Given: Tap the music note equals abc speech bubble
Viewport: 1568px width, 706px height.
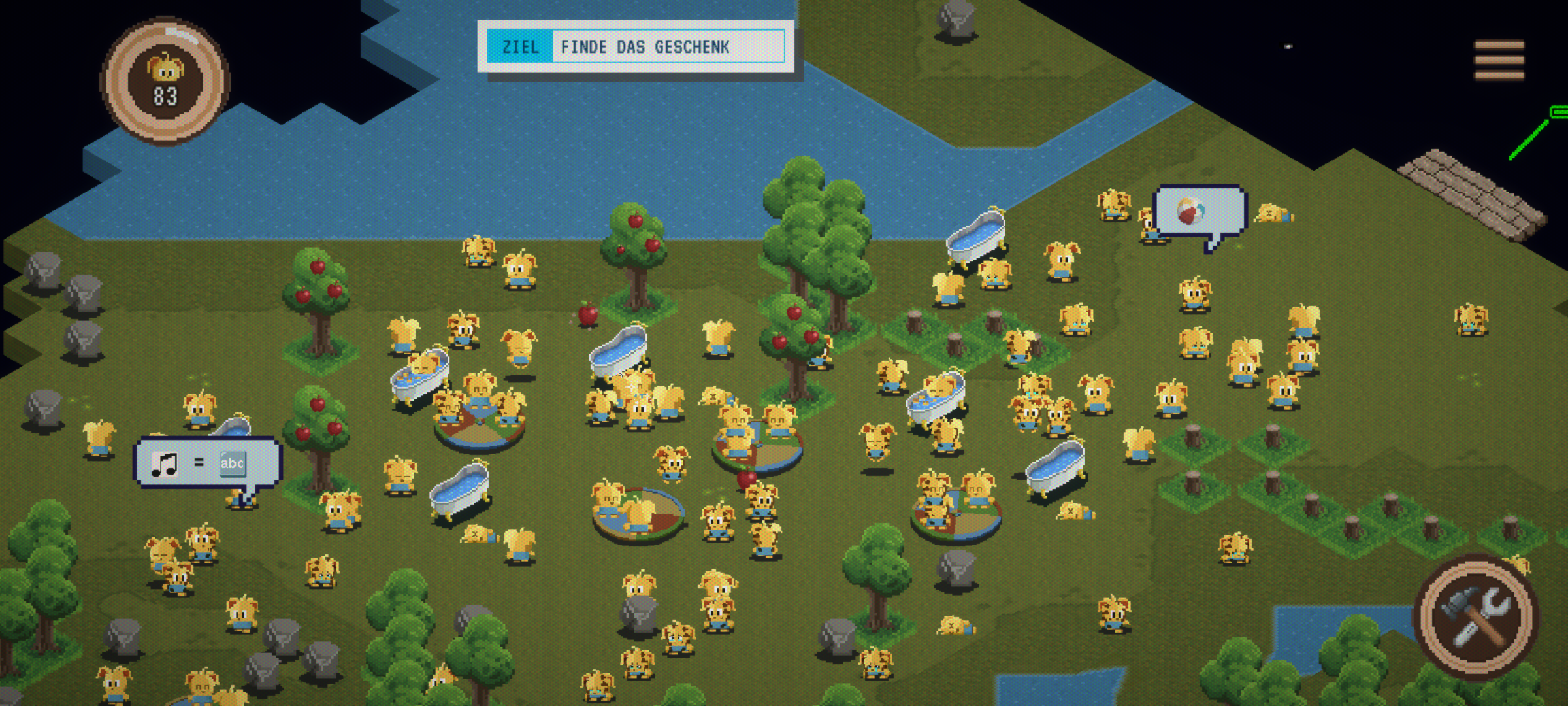Looking at the screenshot, I should (x=207, y=463).
